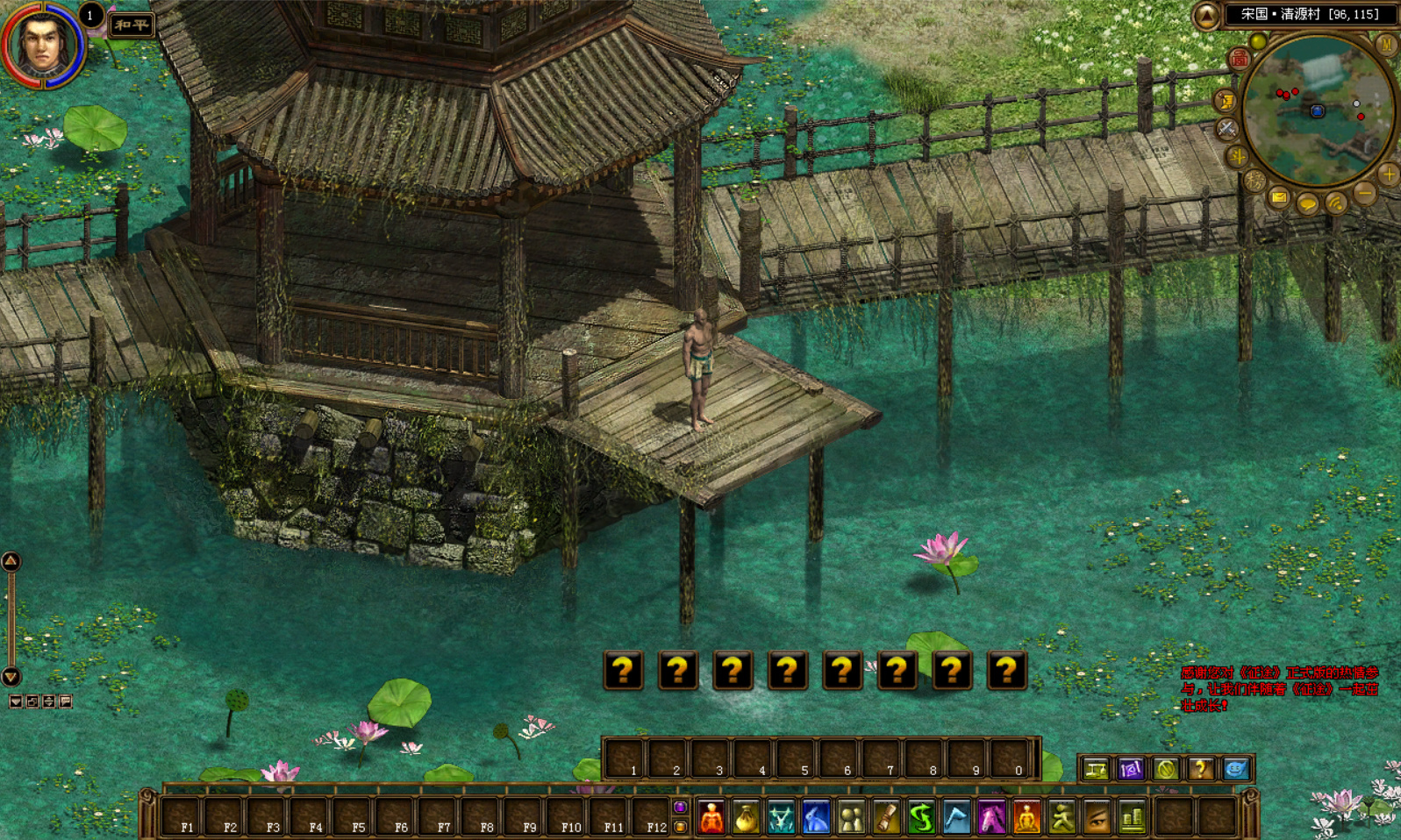Zoom in the minimap with plus button
1401x840 pixels.
point(1388,174)
